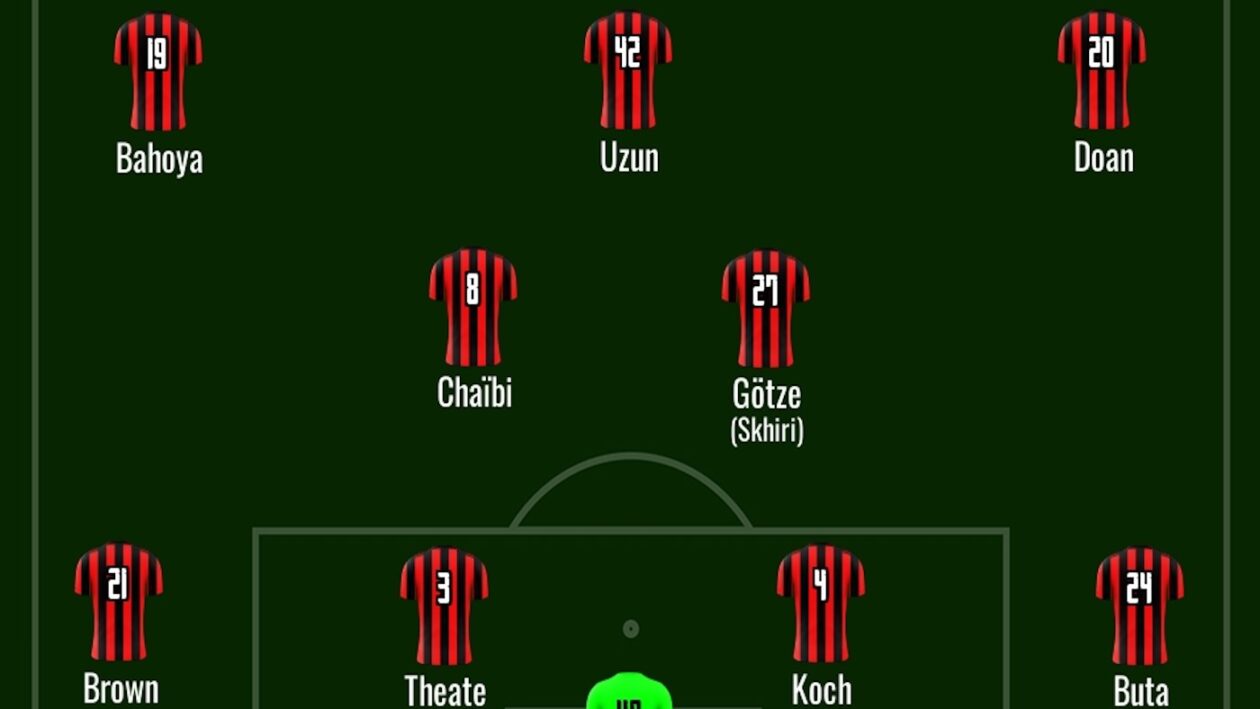Select Theate, the number 3 defender
The width and height of the screenshot is (1260, 709).
coord(444,605)
